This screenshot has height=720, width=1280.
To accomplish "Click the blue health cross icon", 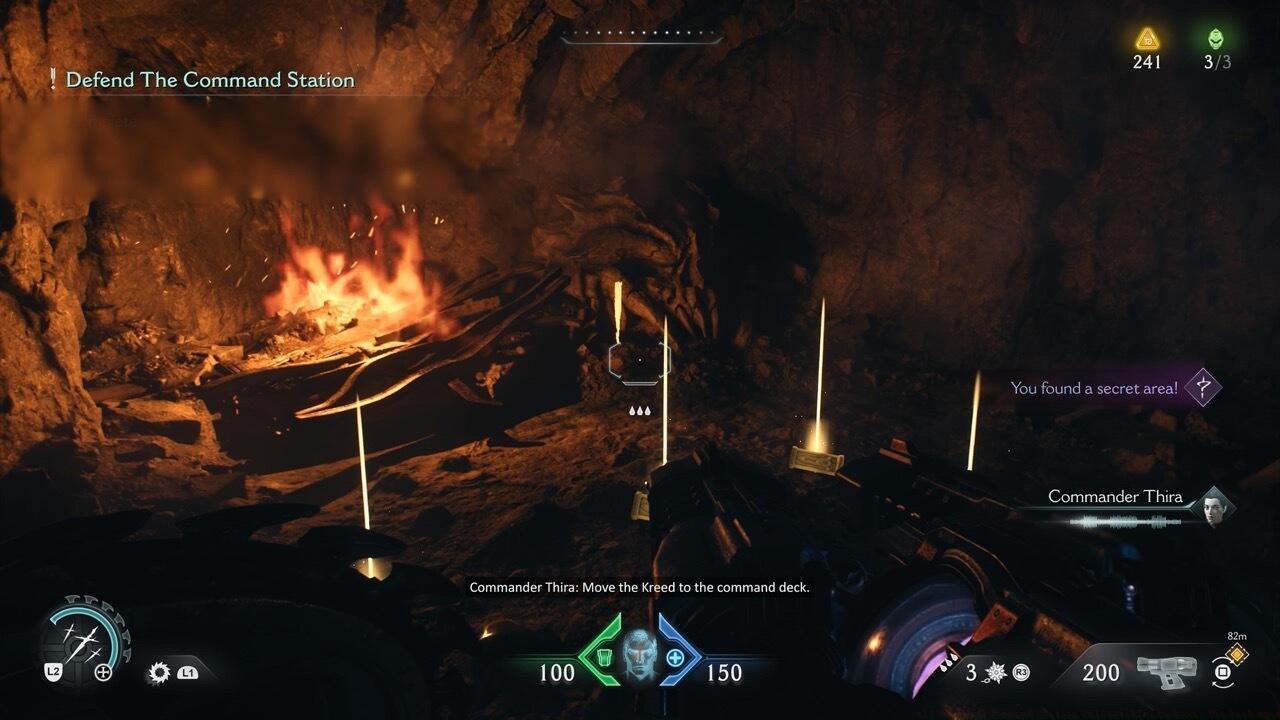I will click(x=676, y=657).
